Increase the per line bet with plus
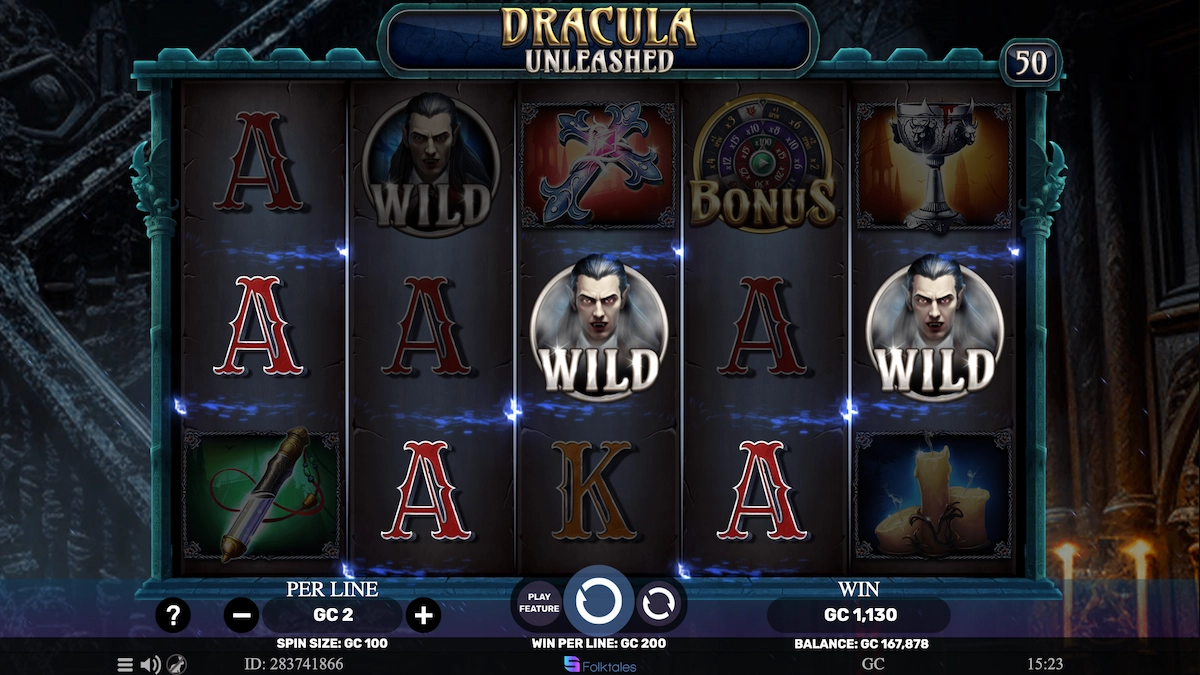 pos(423,615)
